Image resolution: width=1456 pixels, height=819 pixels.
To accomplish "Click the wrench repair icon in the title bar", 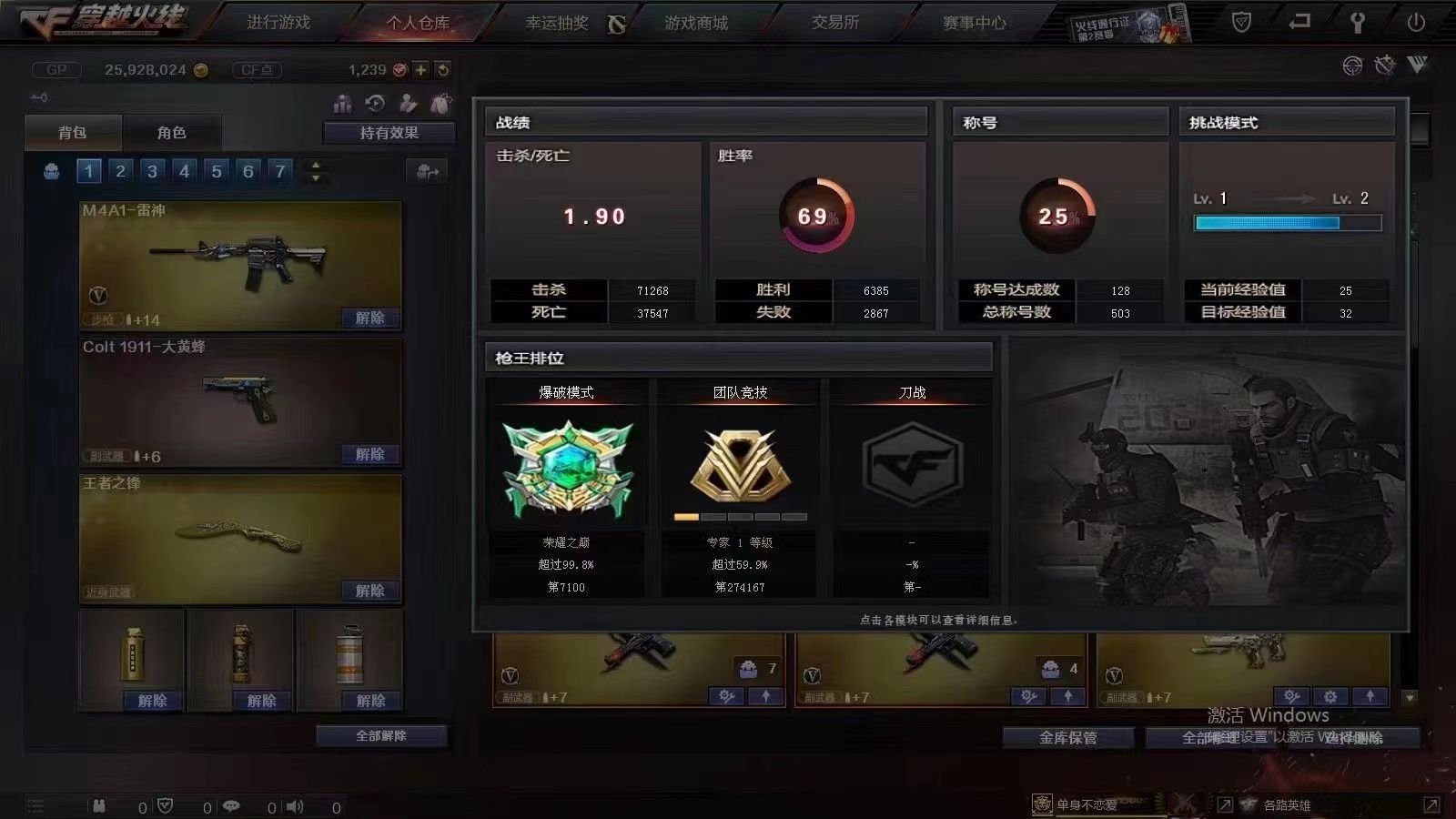I will point(1383,64).
